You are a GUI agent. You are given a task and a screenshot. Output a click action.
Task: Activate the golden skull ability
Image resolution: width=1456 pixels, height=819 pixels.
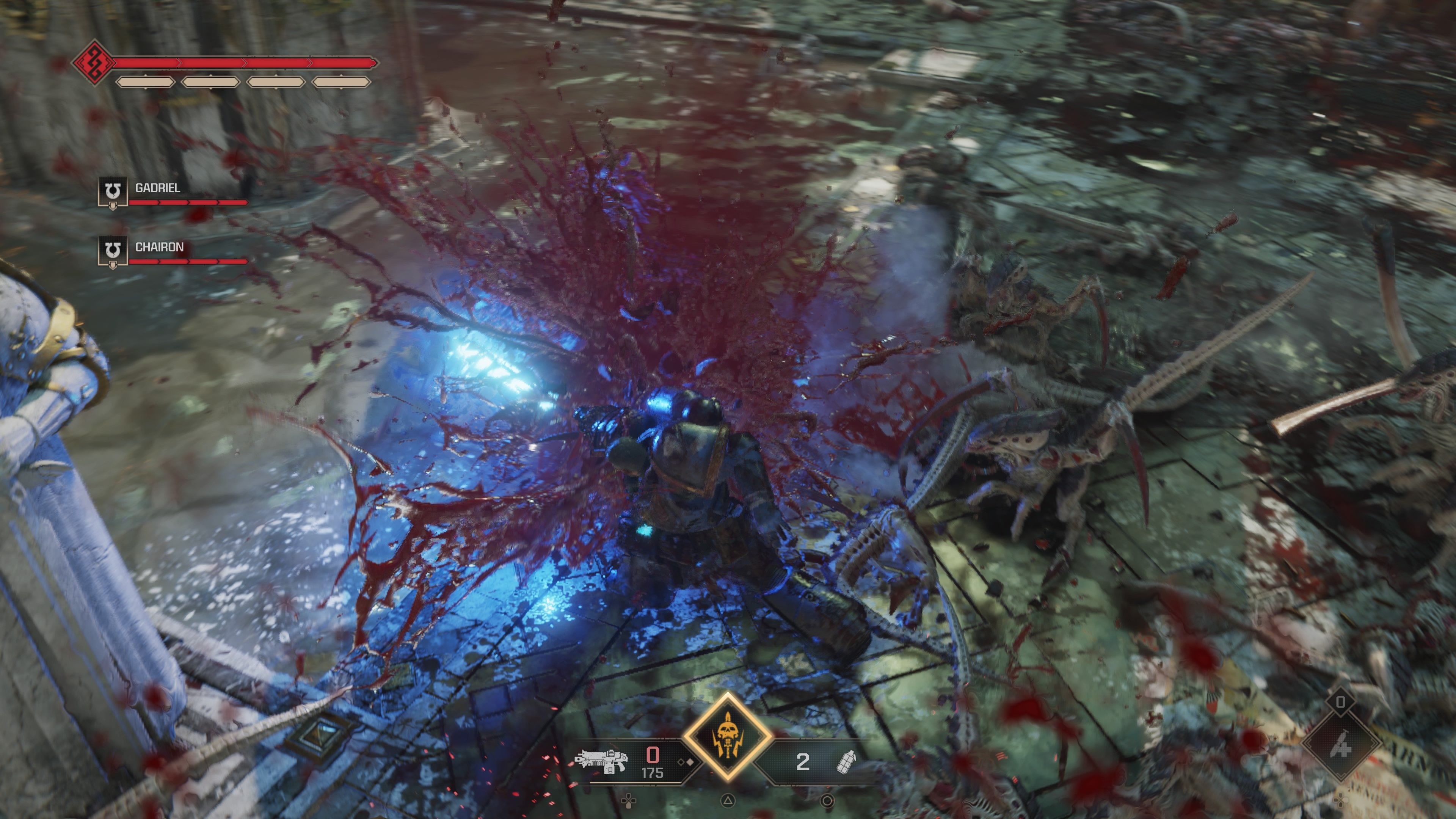click(x=728, y=736)
